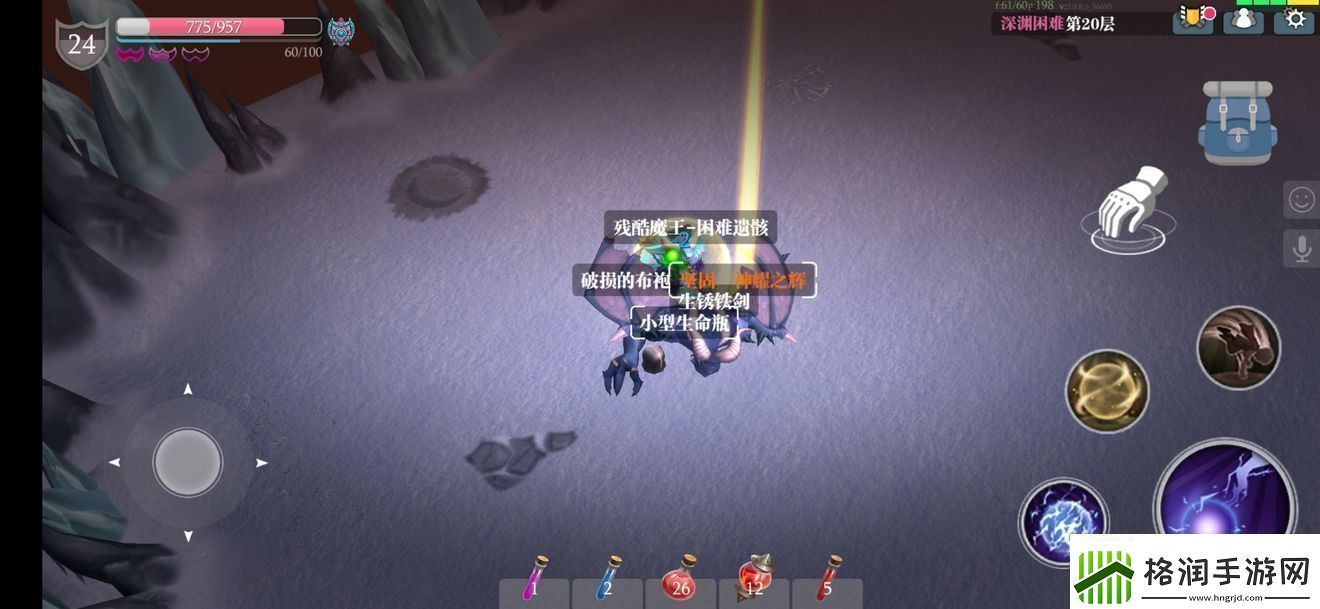
Task: Open the settings gear menu
Action: (x=1295, y=19)
